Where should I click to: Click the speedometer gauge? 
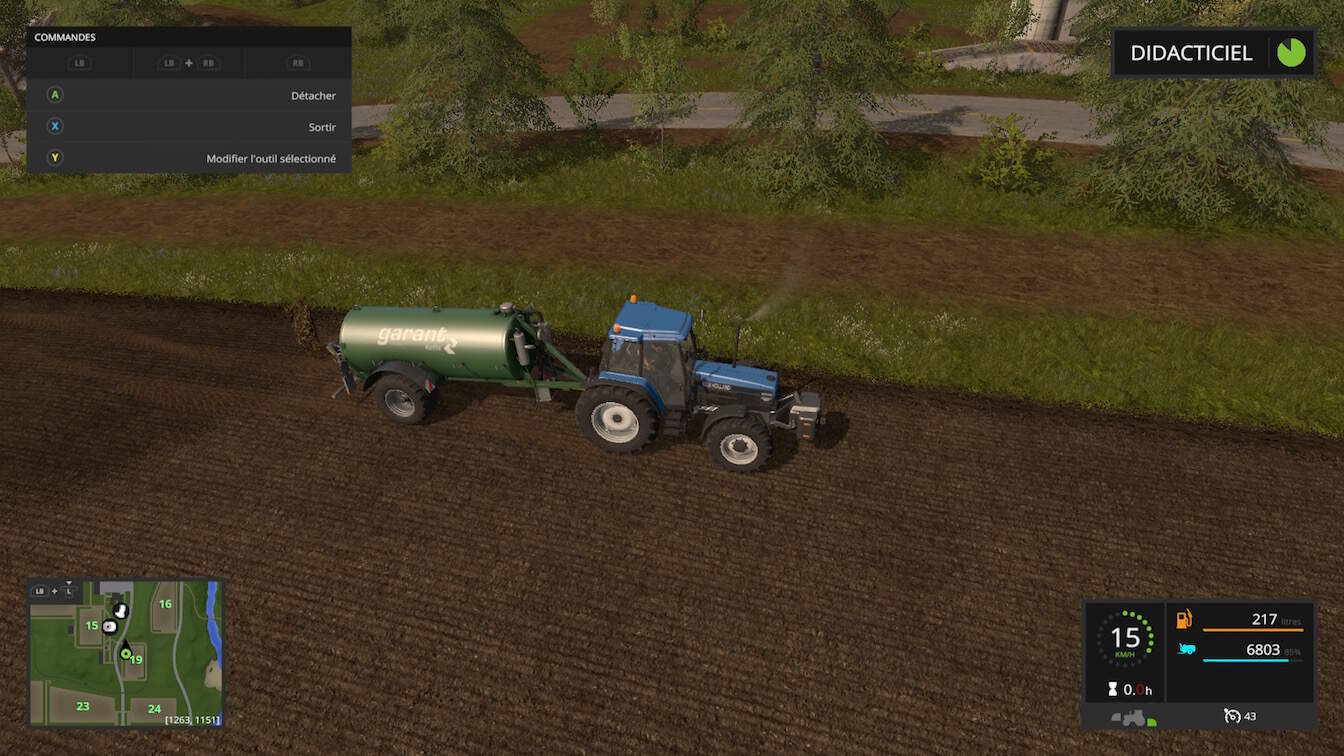[1125, 638]
